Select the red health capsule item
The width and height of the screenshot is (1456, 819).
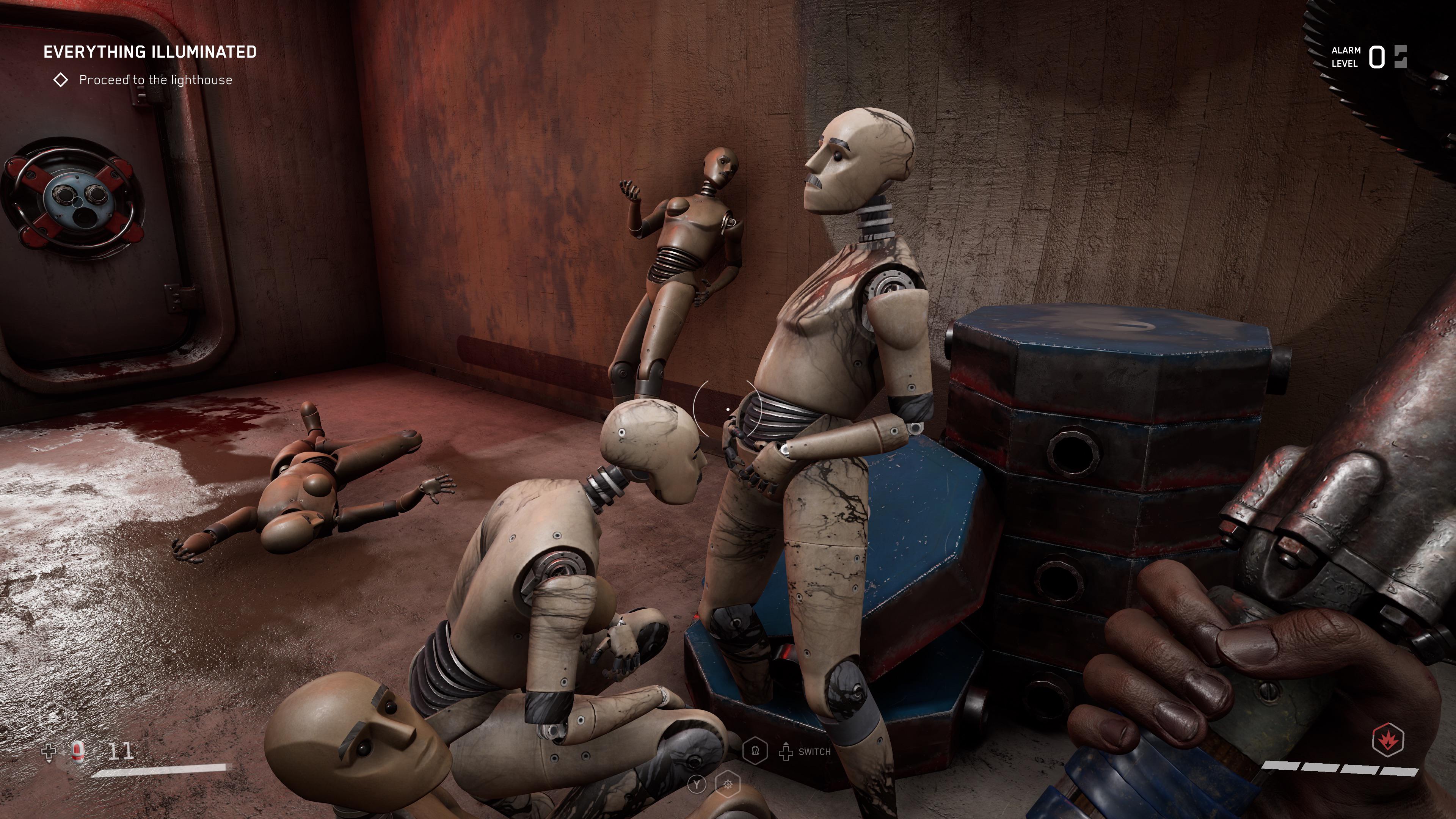(78, 751)
